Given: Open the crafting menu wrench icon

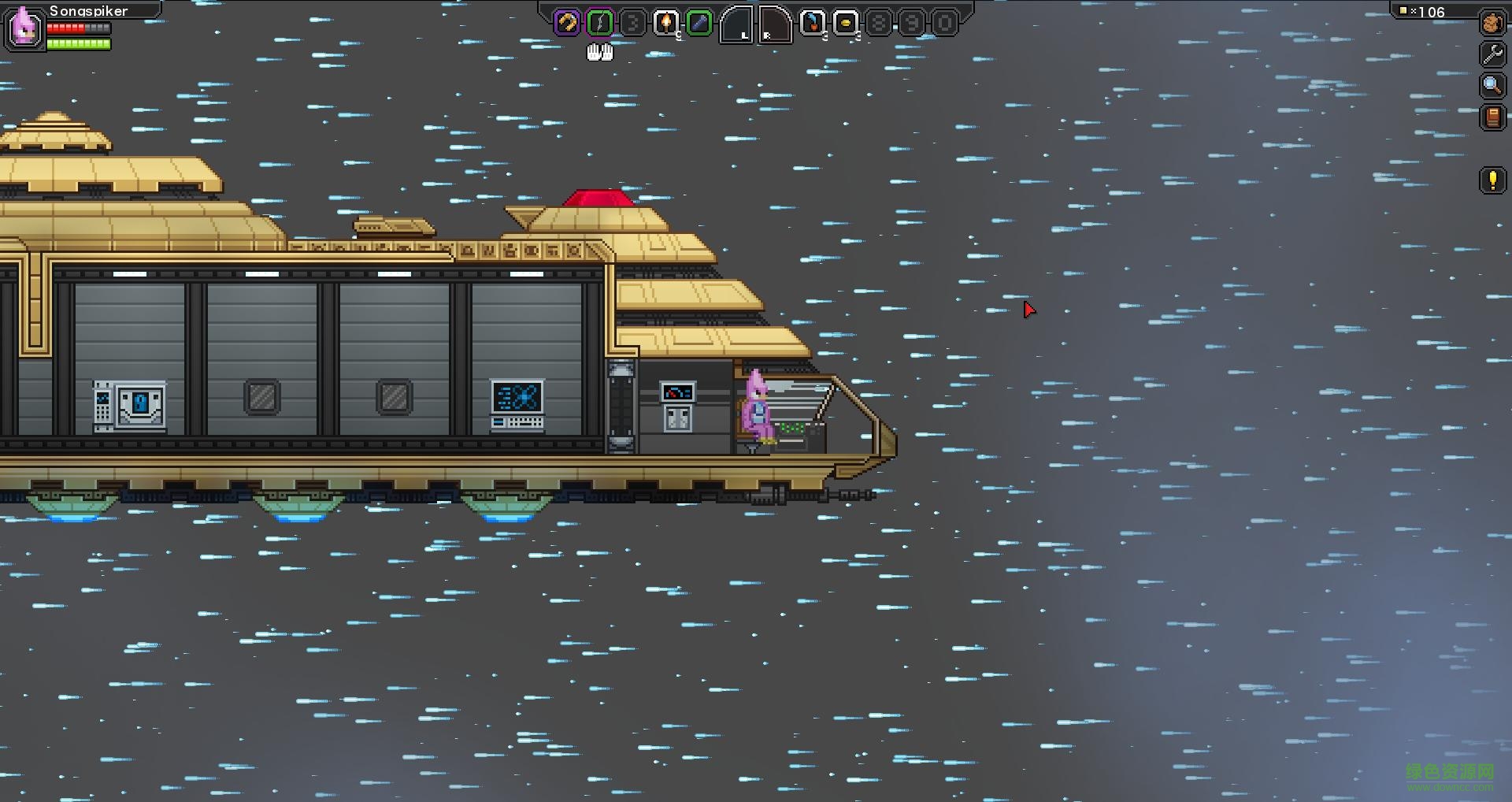Looking at the screenshot, I should click(1492, 53).
